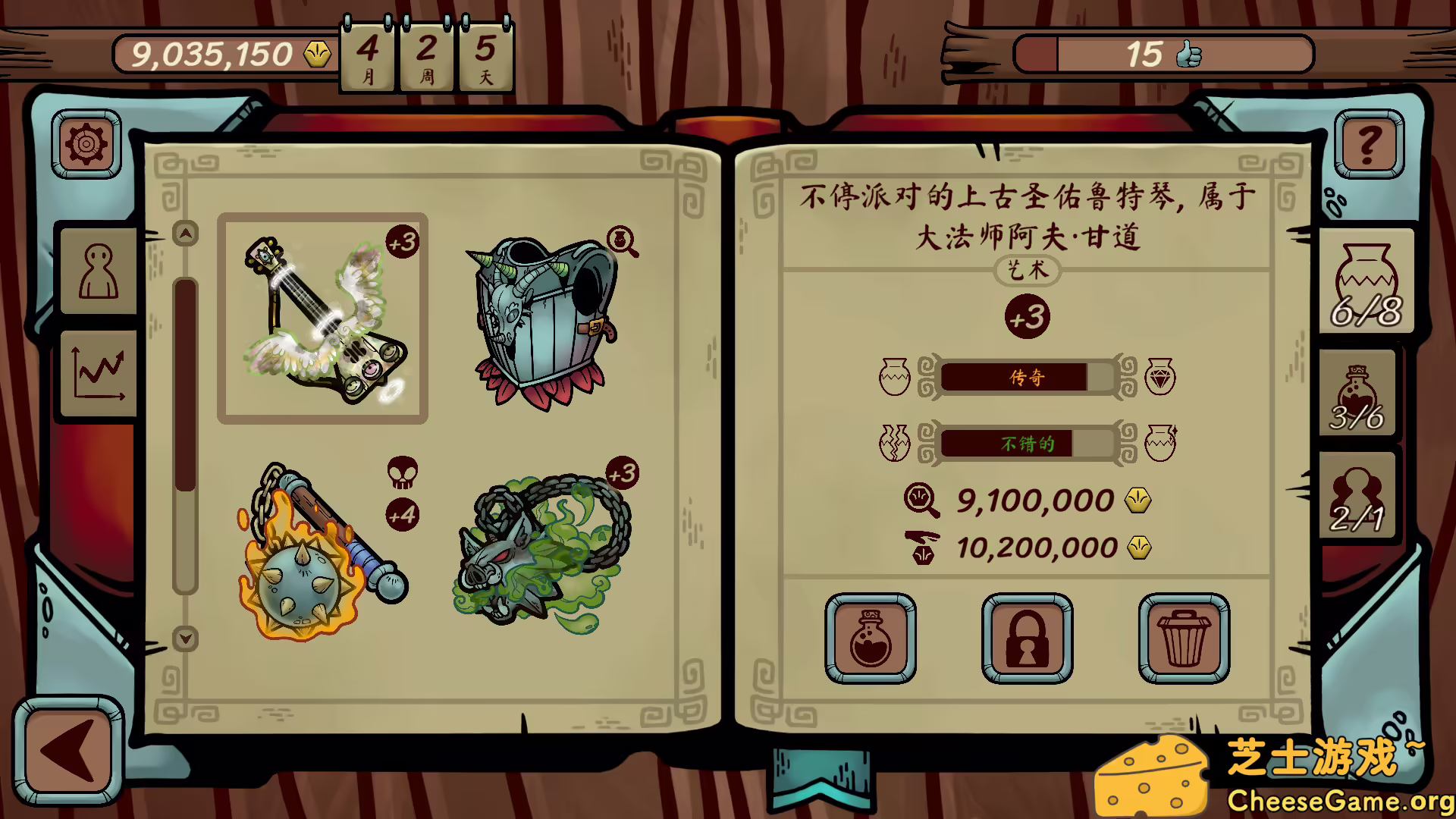This screenshot has height=819, width=1456.
Task: Discard the item with the trash button
Action: point(1183,638)
